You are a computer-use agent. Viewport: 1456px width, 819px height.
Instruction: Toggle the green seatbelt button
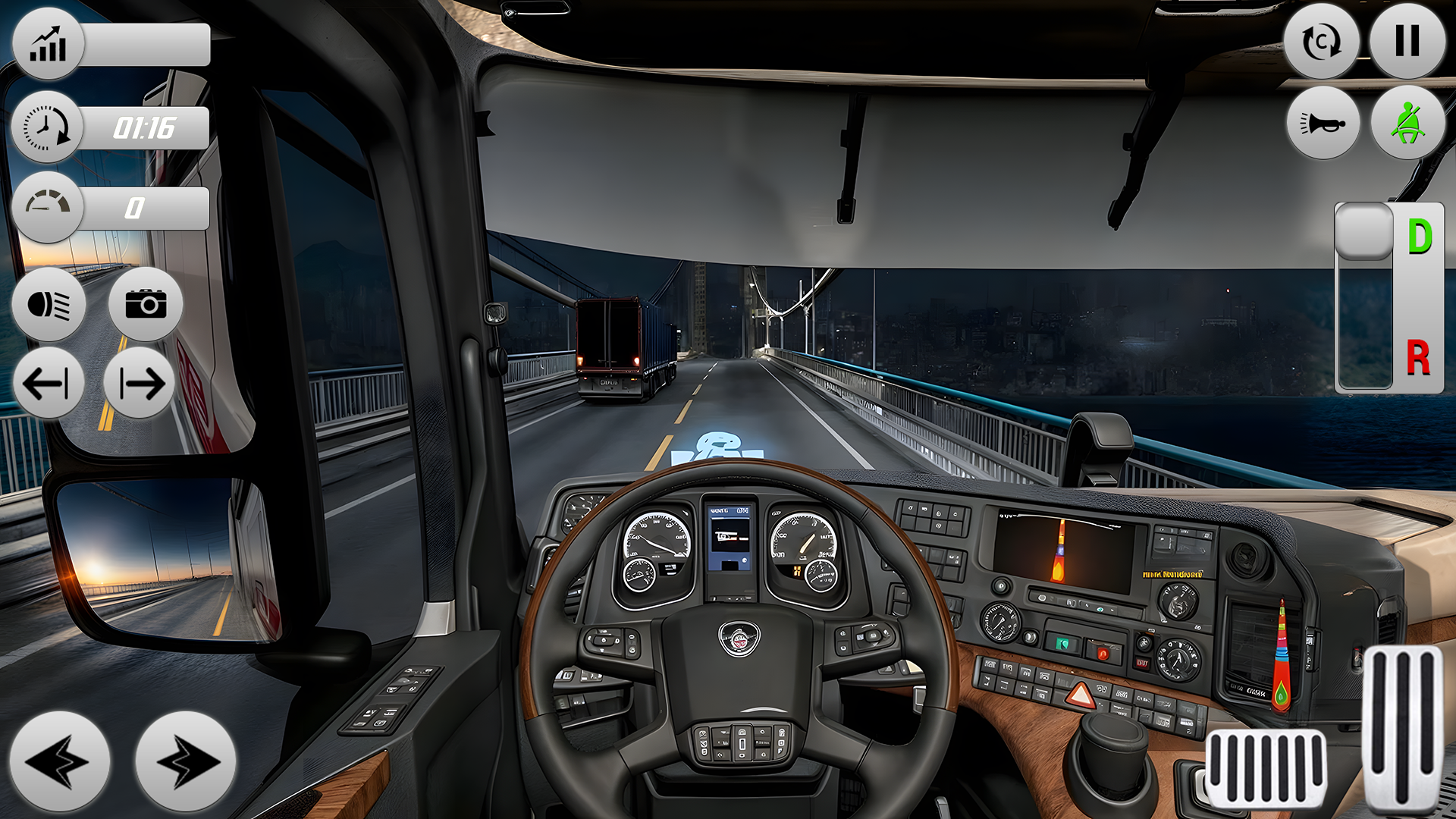point(1407,123)
